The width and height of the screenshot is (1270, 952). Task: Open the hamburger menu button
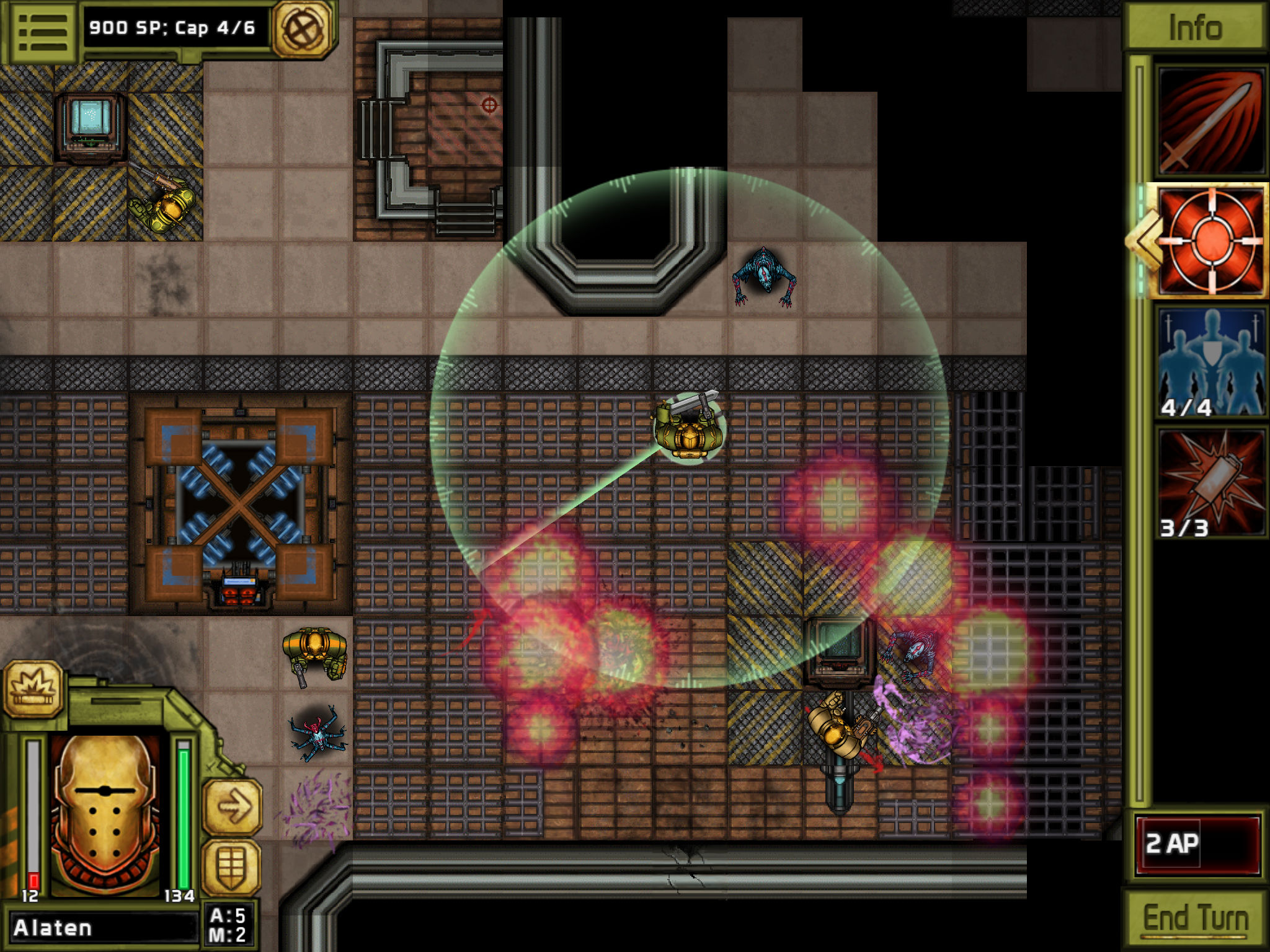[42, 31]
